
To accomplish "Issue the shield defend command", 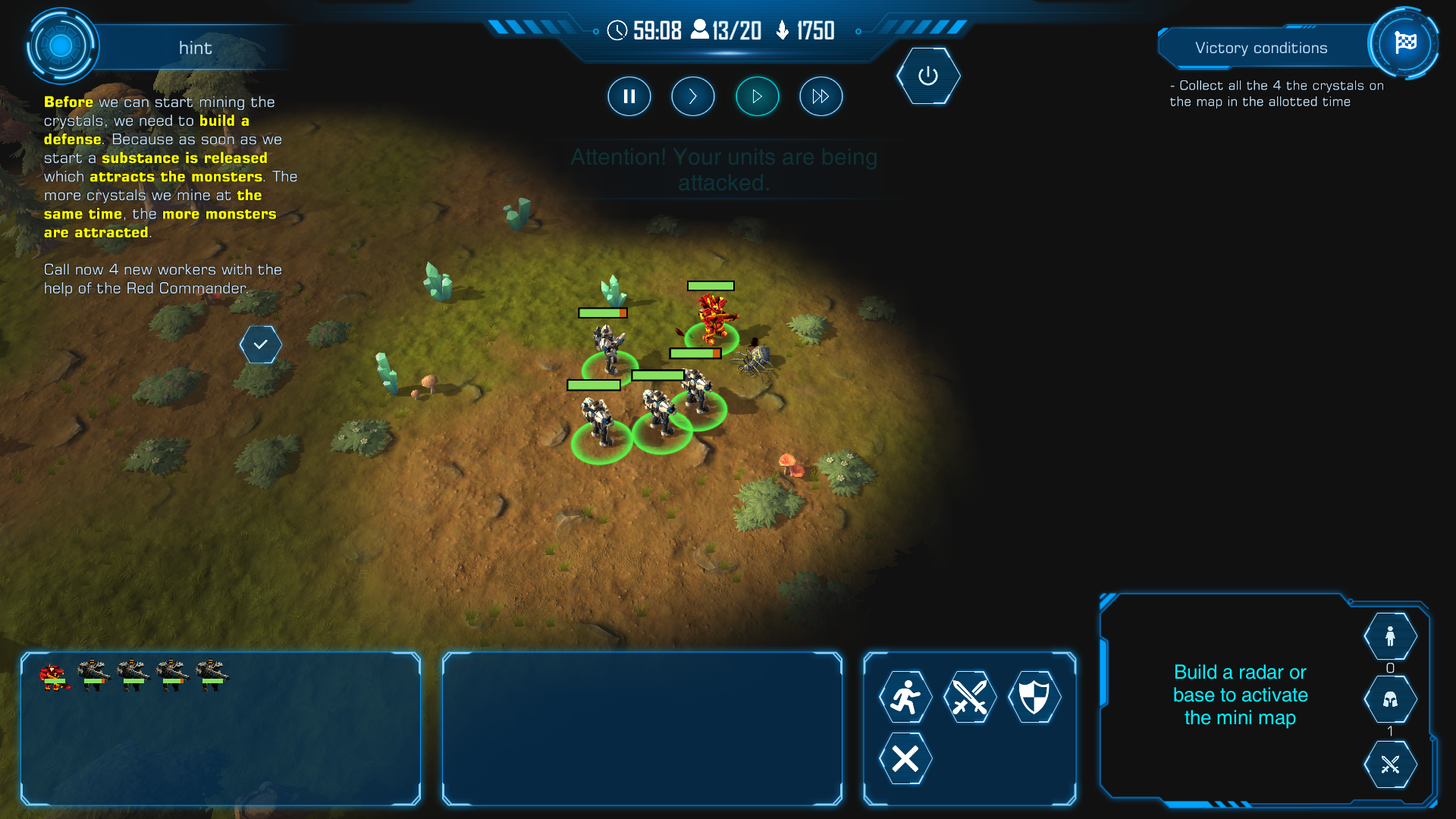I will [x=1034, y=697].
